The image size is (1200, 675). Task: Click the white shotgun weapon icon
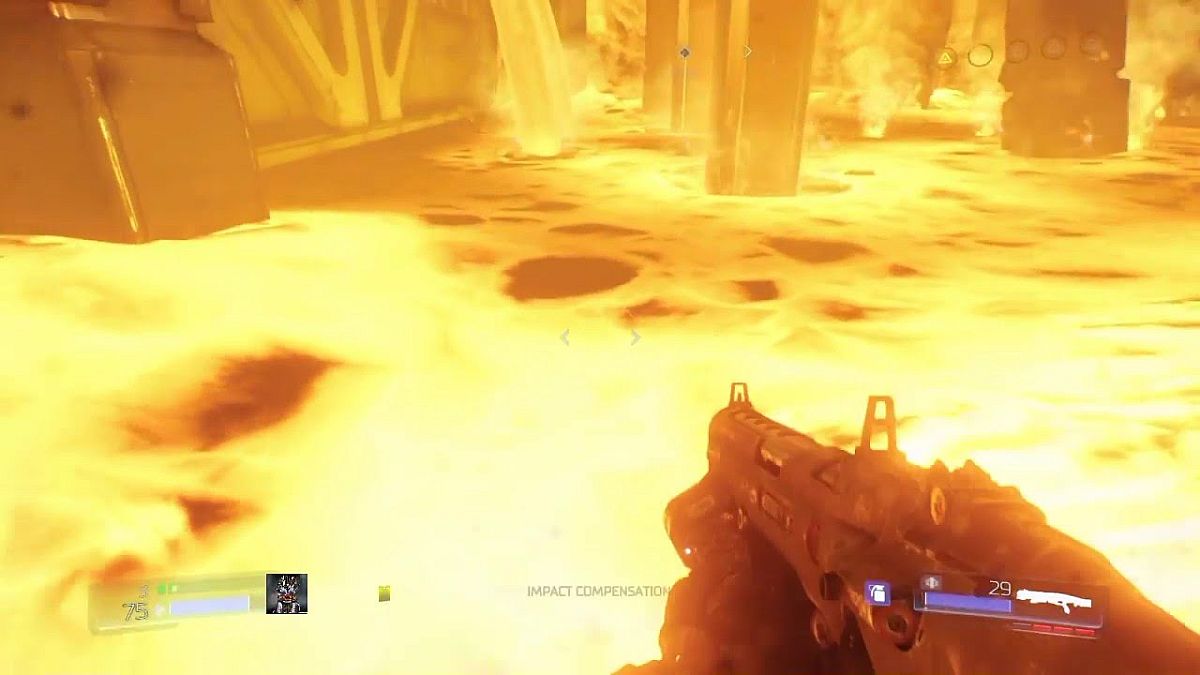tap(1055, 601)
